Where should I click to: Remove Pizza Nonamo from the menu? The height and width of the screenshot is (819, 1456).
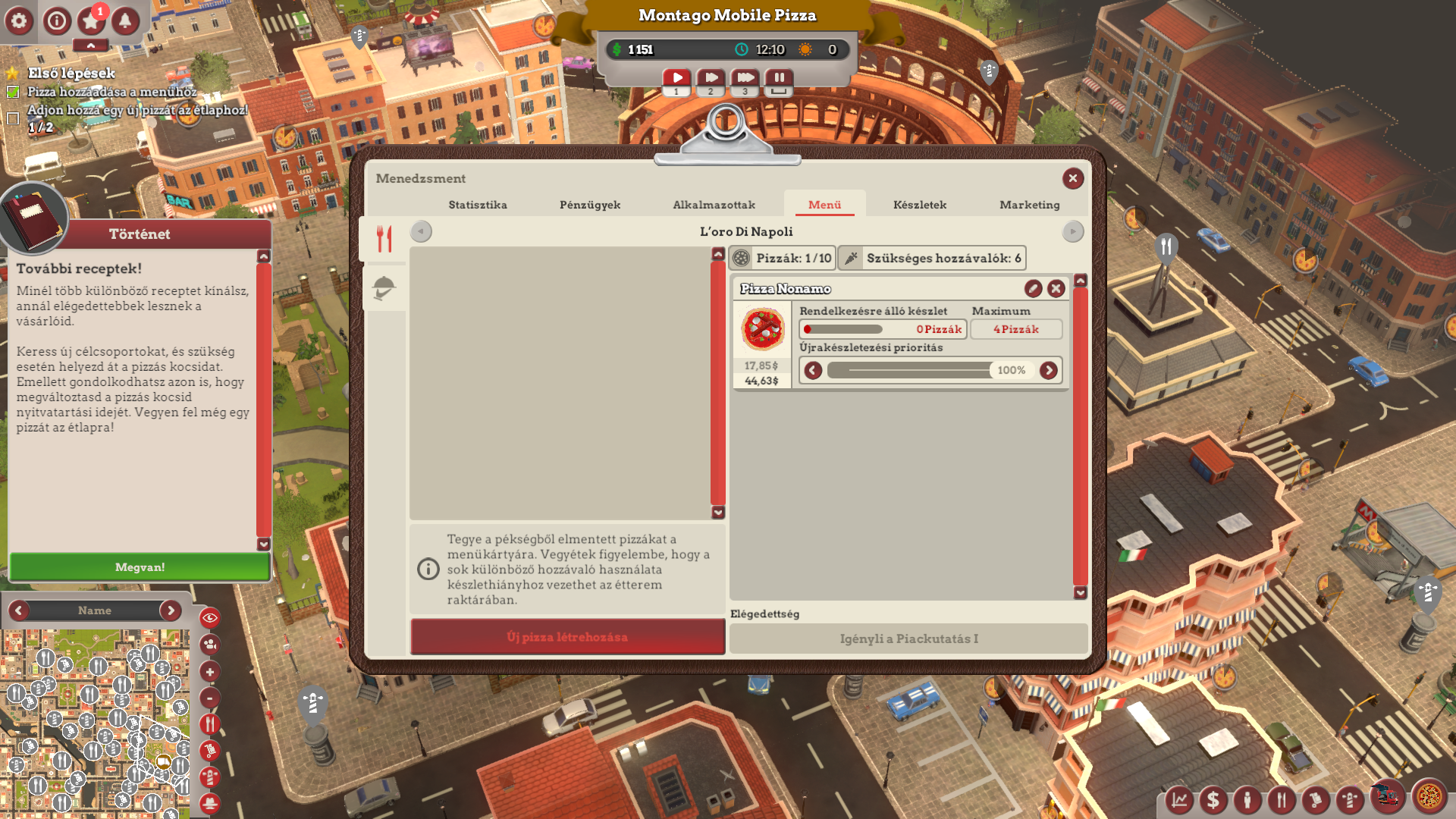coord(1056,289)
